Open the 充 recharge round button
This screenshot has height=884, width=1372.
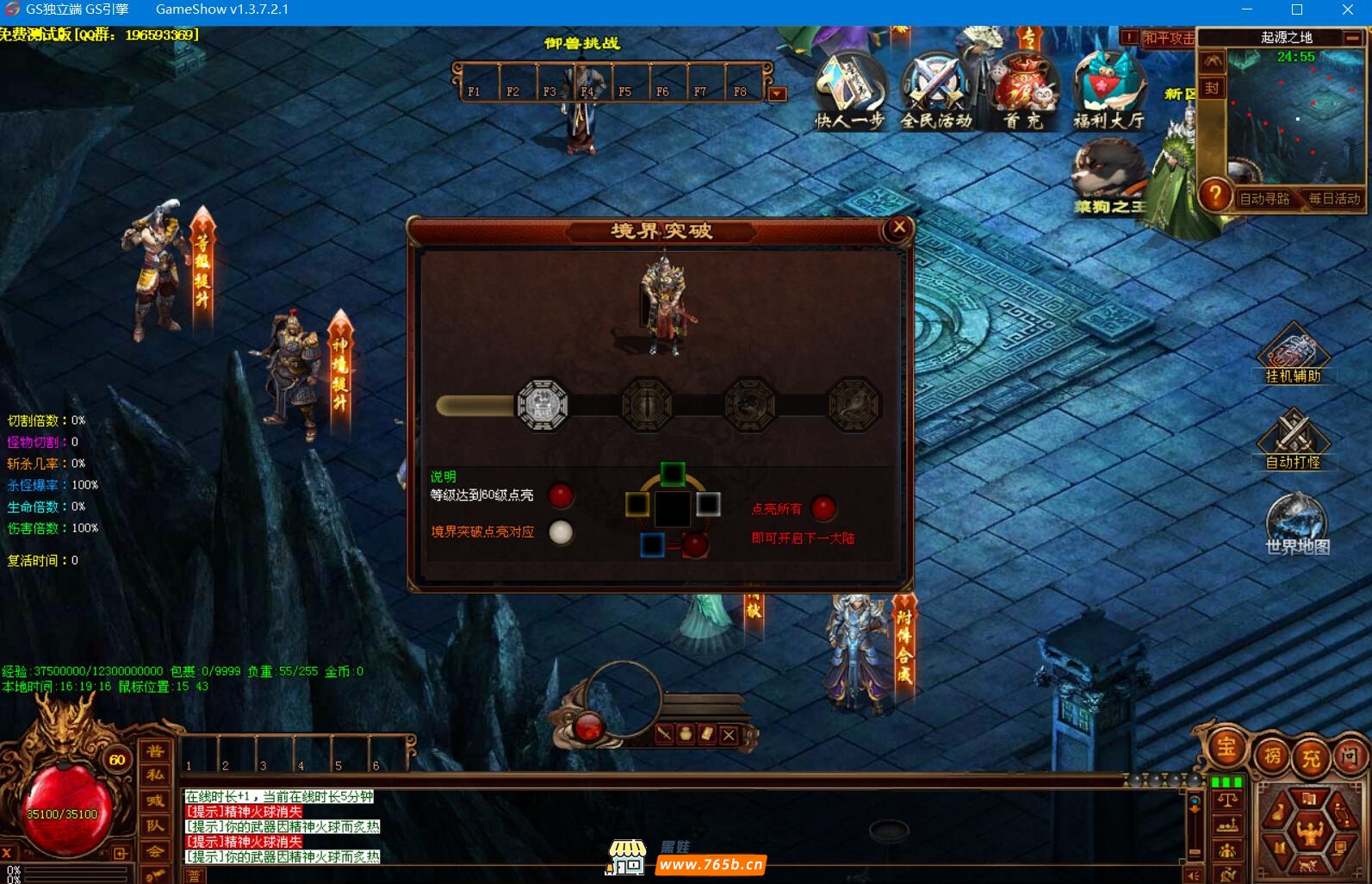(1311, 758)
